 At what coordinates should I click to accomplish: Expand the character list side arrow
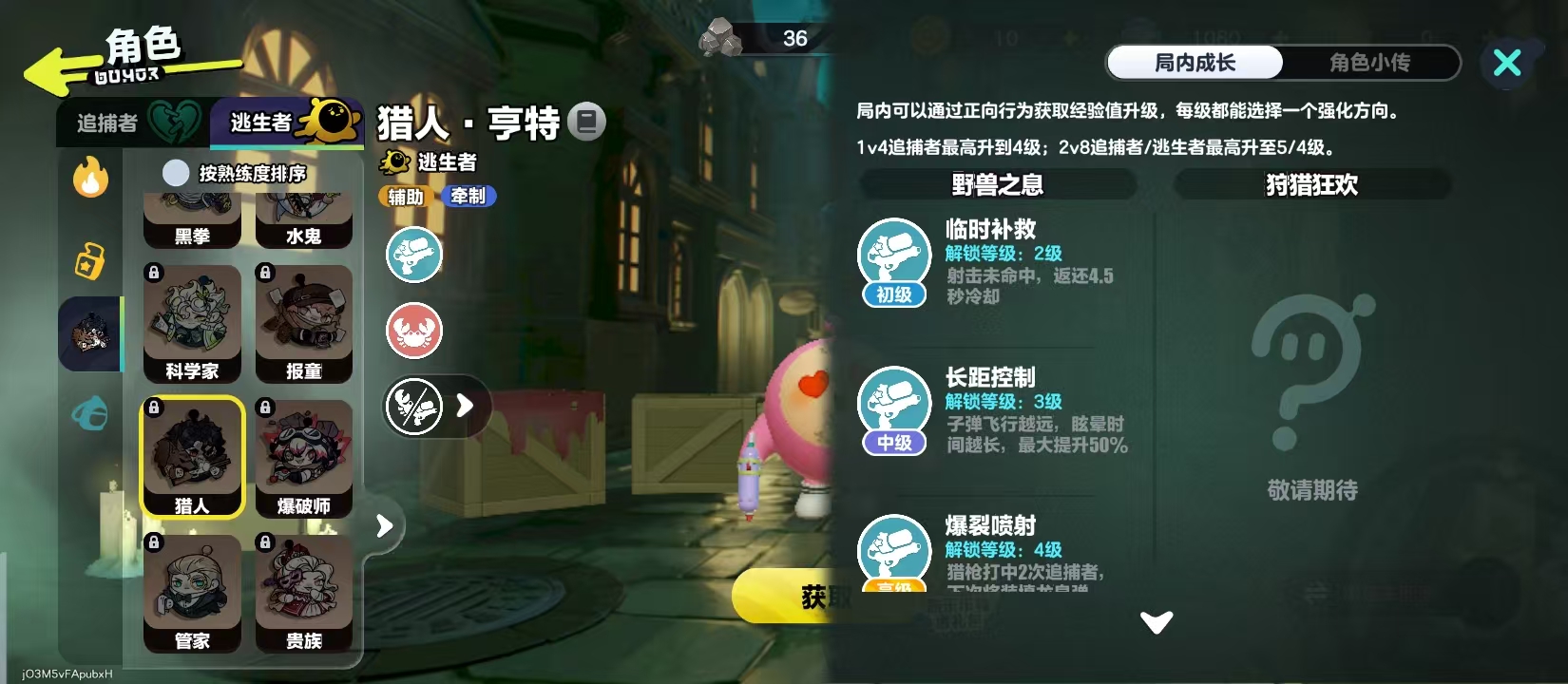384,523
